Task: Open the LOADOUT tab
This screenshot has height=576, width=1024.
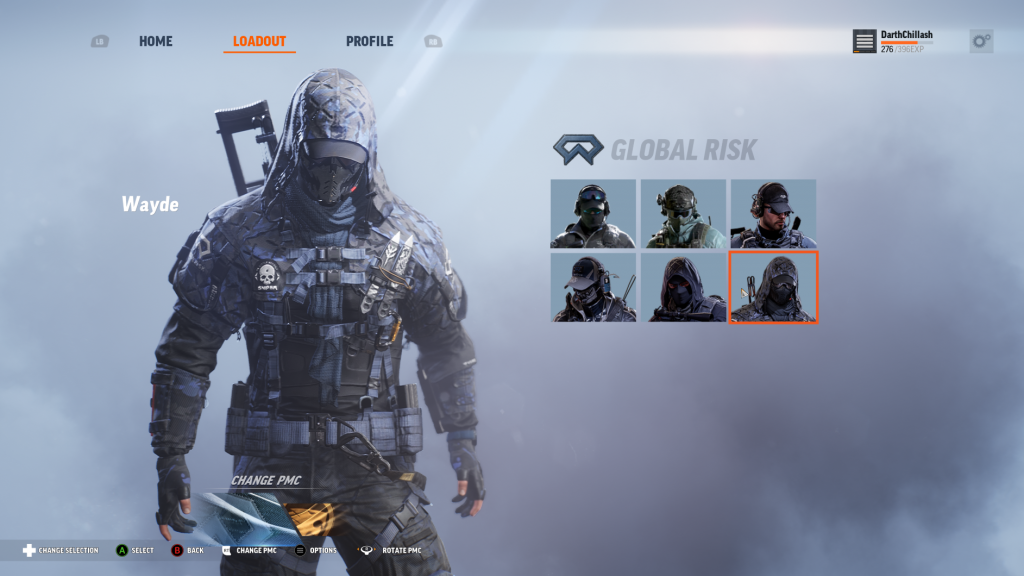Action: pyautogui.click(x=259, y=41)
